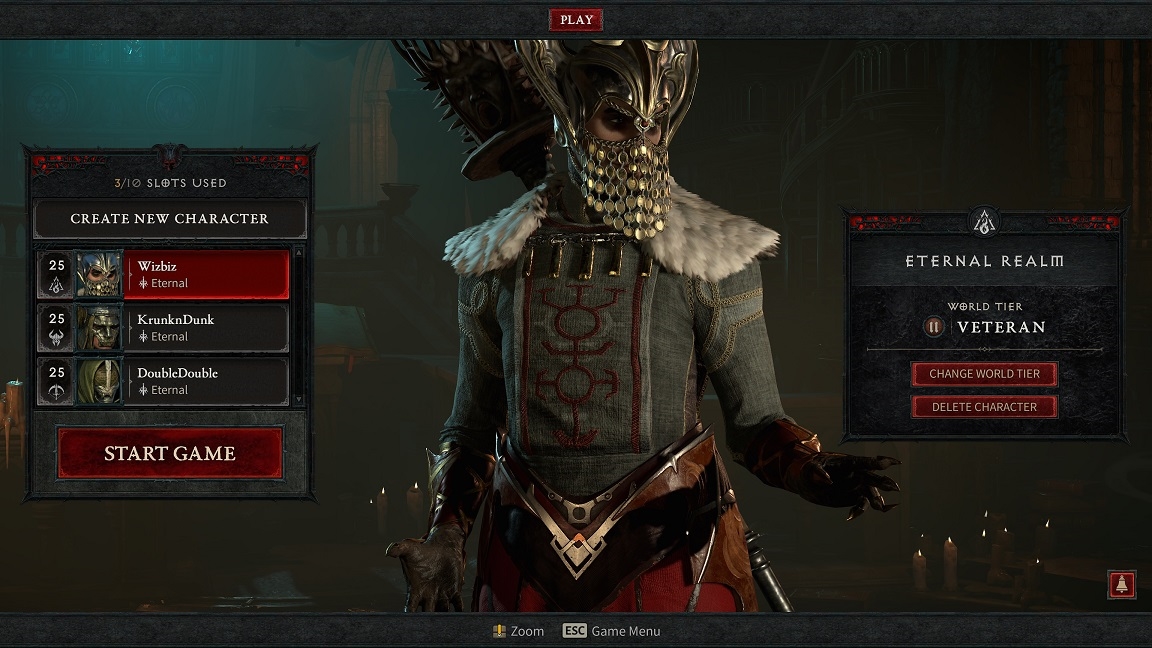Open the Change World Tier option
This screenshot has width=1152, height=648.
984,374
